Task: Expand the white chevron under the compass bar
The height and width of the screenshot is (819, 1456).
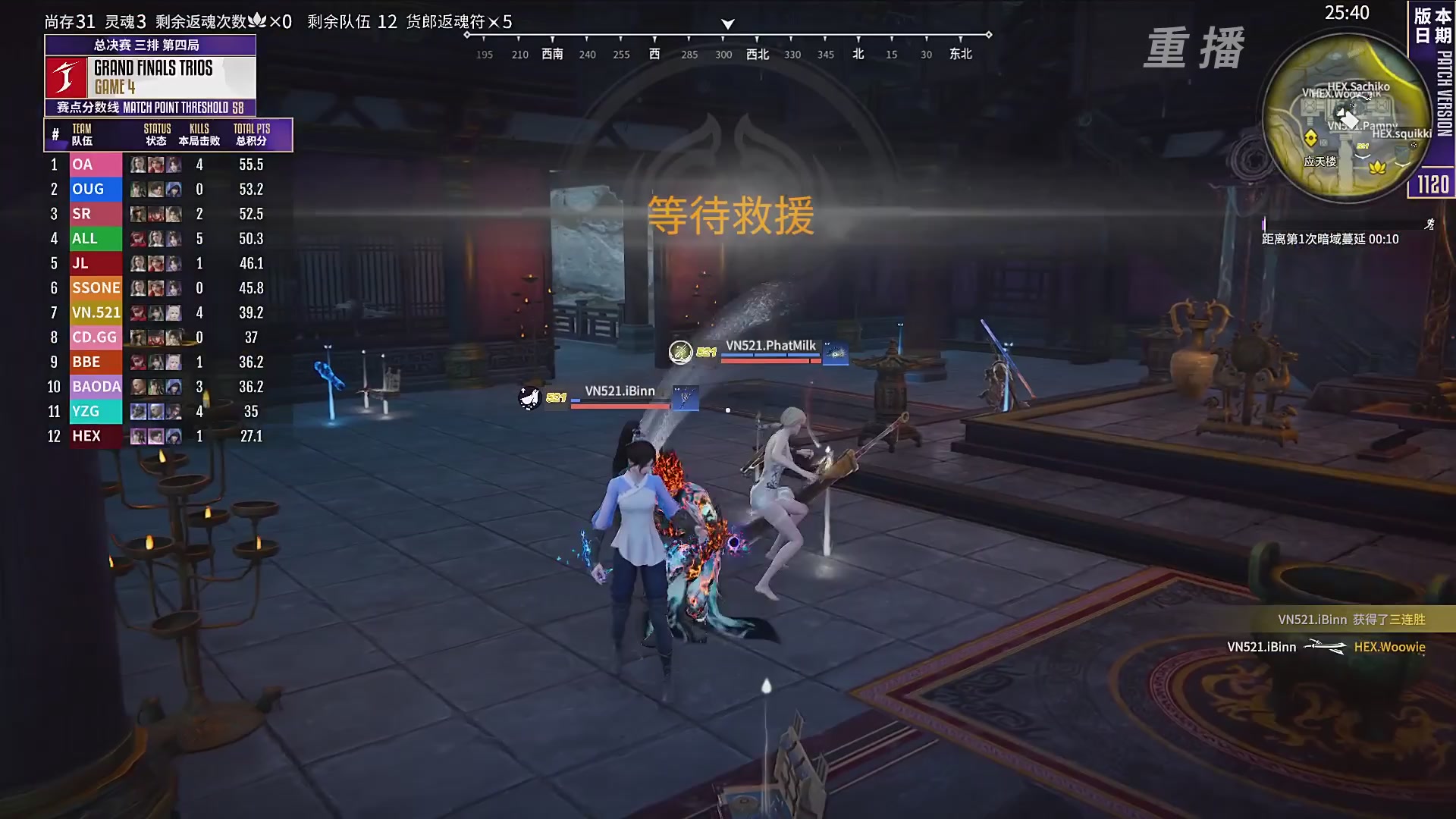Action: [x=727, y=24]
